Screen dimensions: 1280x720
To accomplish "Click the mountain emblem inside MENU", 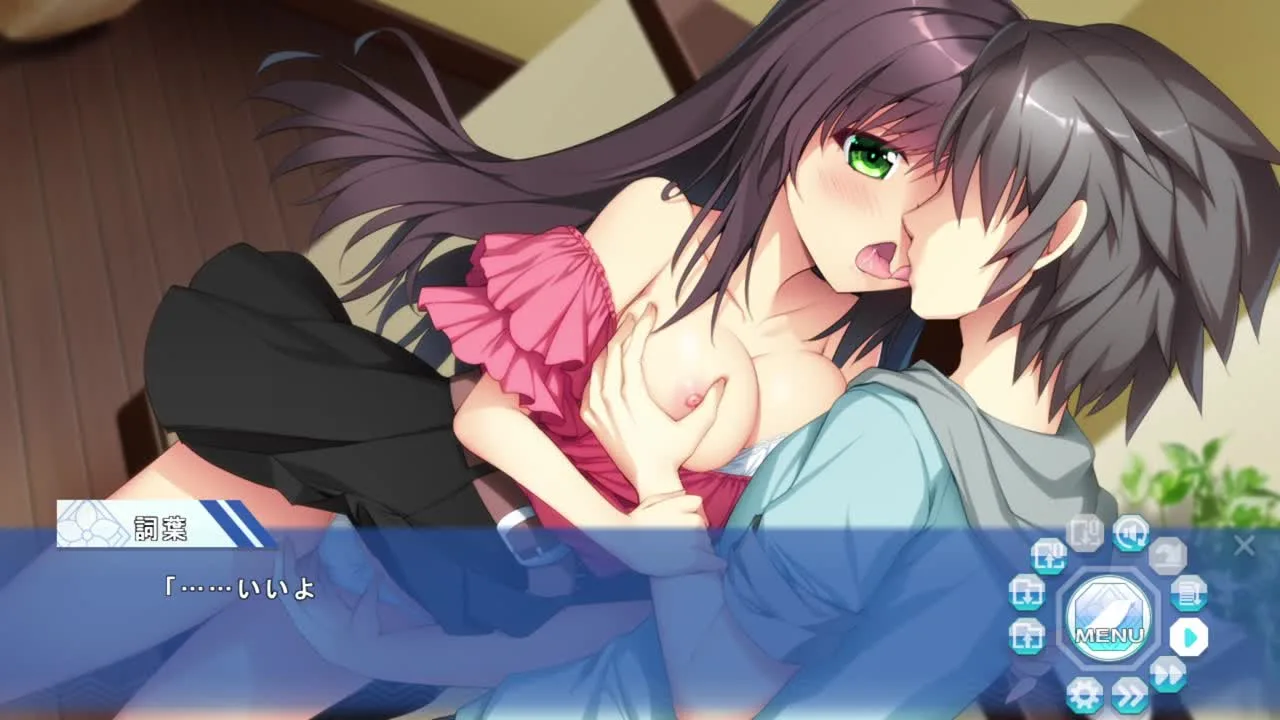I will [1110, 601].
